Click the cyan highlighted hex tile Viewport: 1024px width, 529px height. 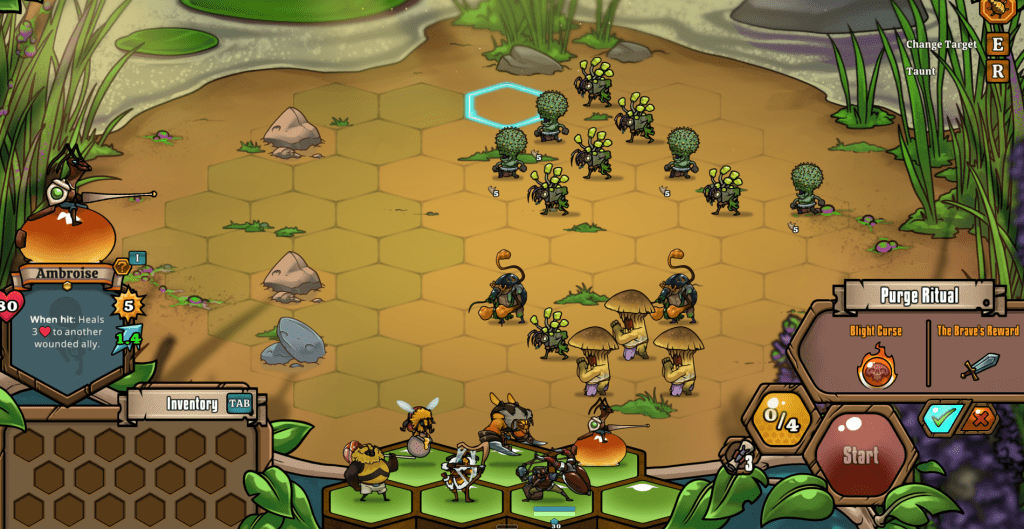(x=504, y=104)
